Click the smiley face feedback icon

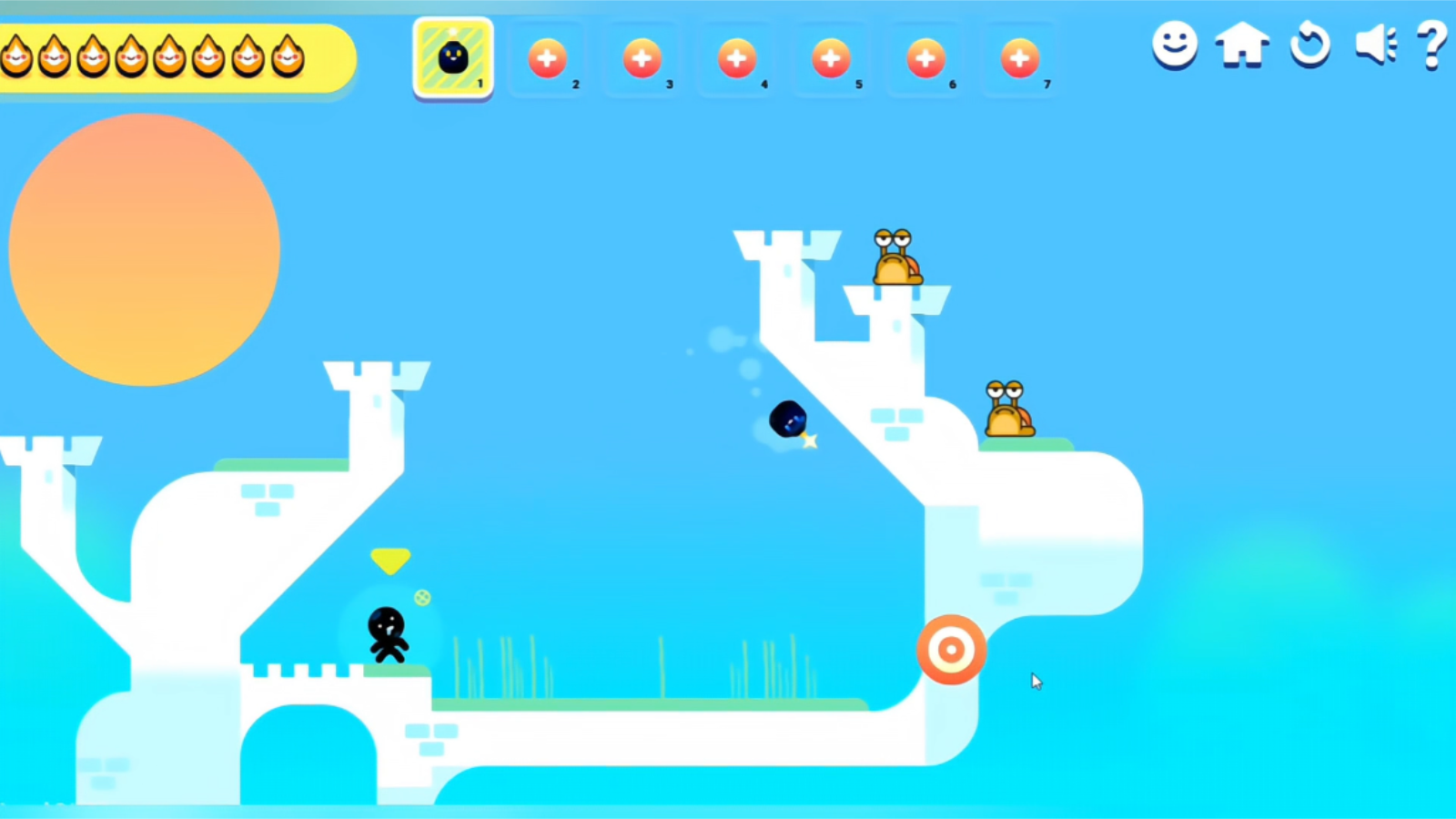(1174, 47)
